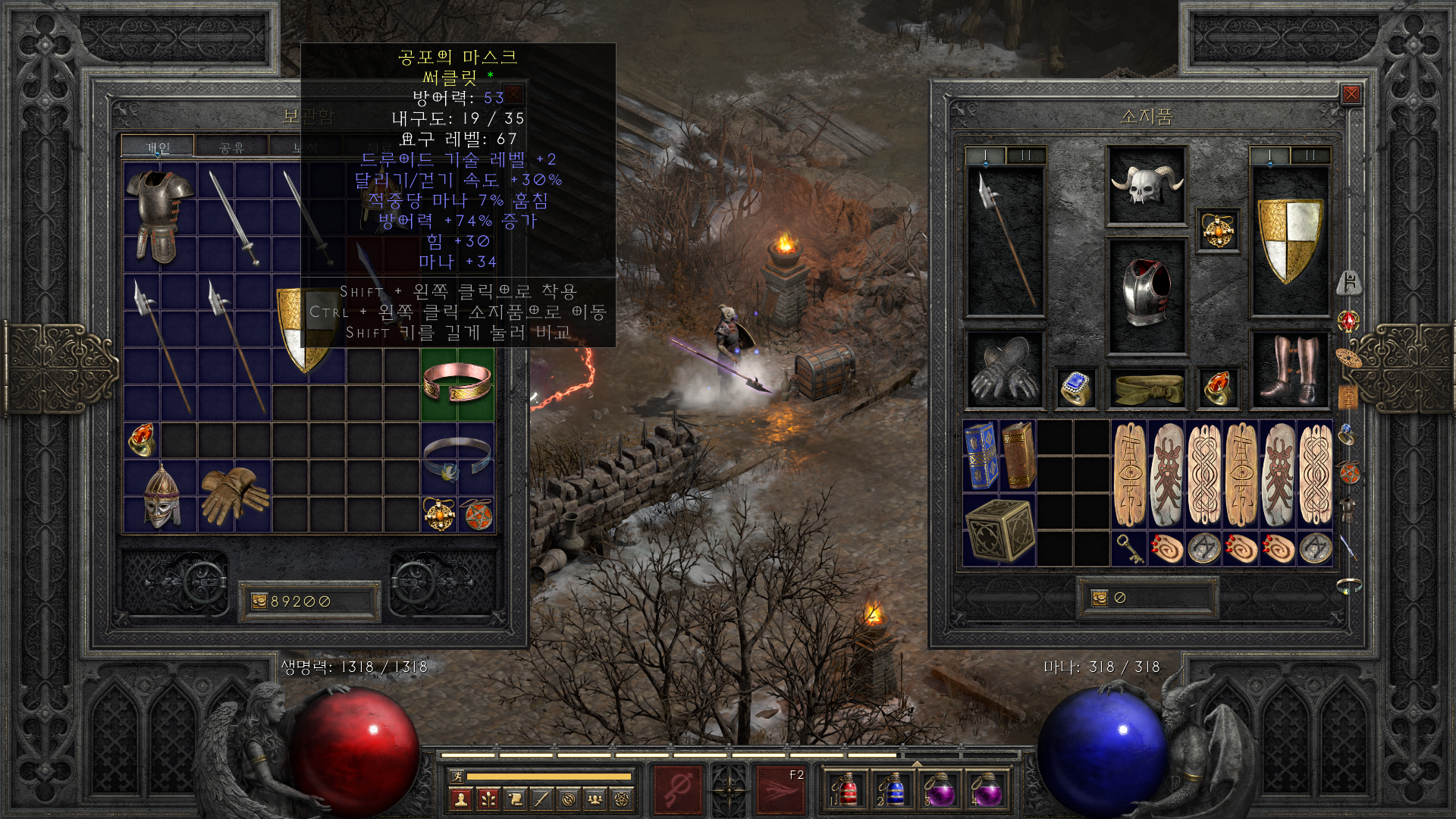Click the equipped boots slot

pyautogui.click(x=1289, y=370)
